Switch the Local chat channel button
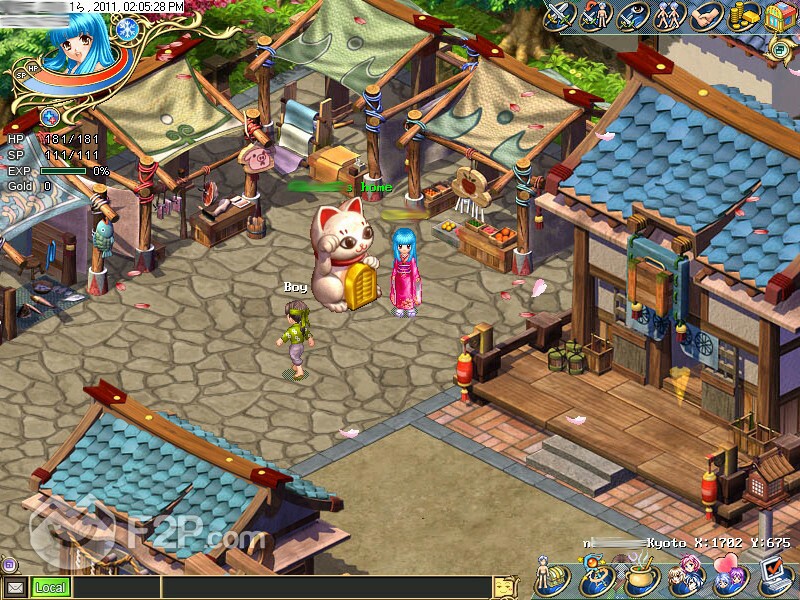 [50, 588]
